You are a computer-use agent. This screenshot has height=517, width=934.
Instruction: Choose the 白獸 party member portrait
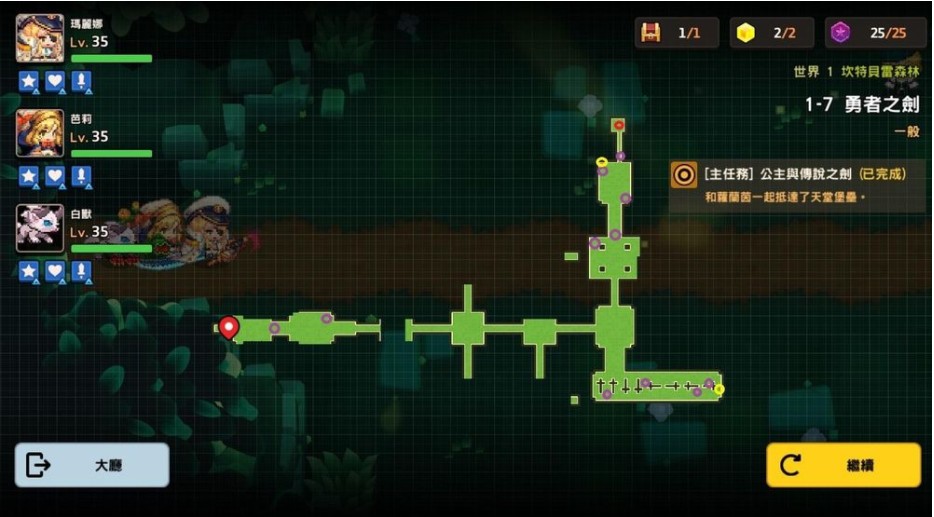(x=40, y=228)
